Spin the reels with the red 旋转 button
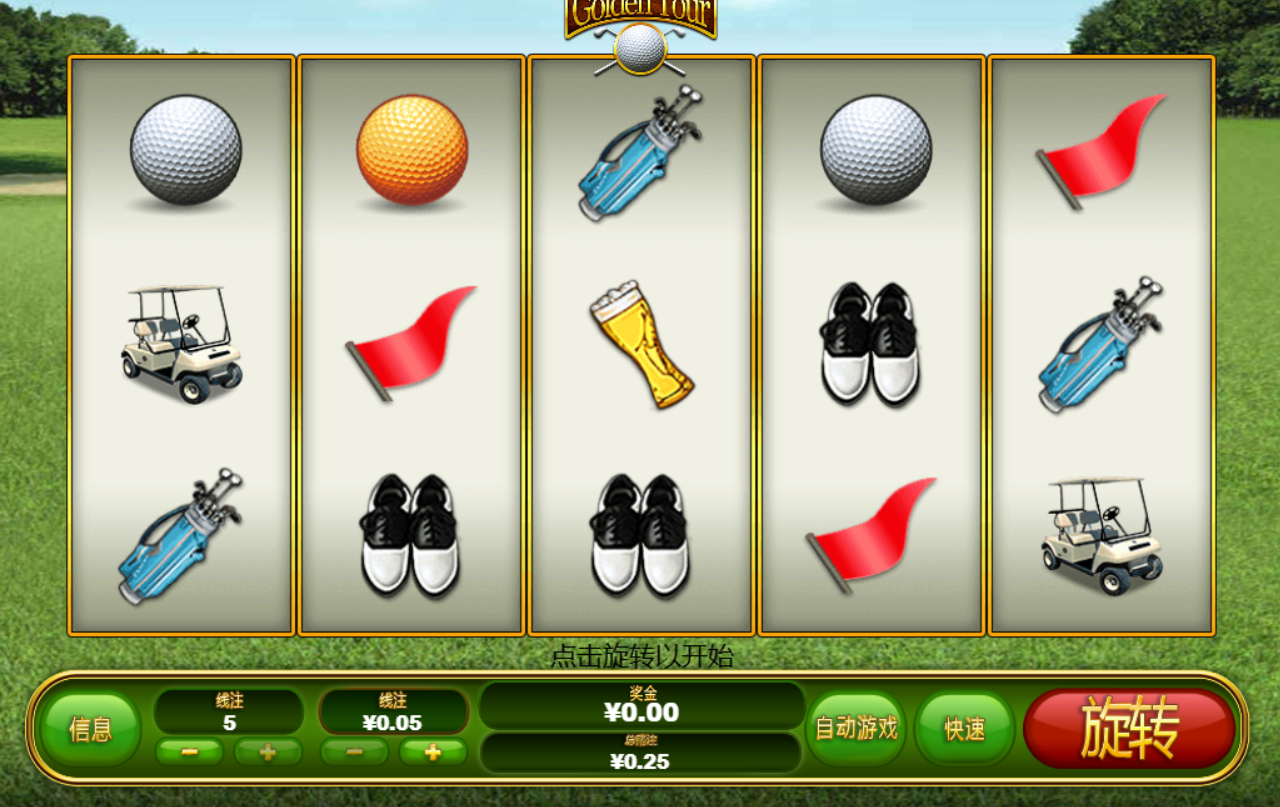Image resolution: width=1280 pixels, height=807 pixels. (1129, 728)
